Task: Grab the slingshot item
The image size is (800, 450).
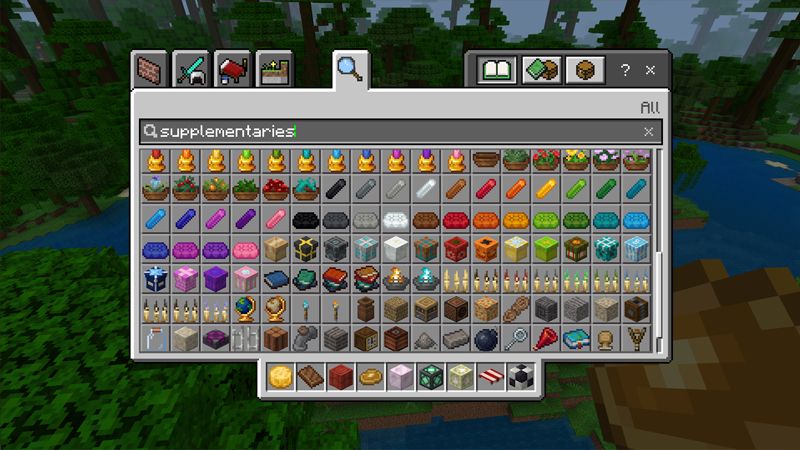Action: [x=634, y=338]
